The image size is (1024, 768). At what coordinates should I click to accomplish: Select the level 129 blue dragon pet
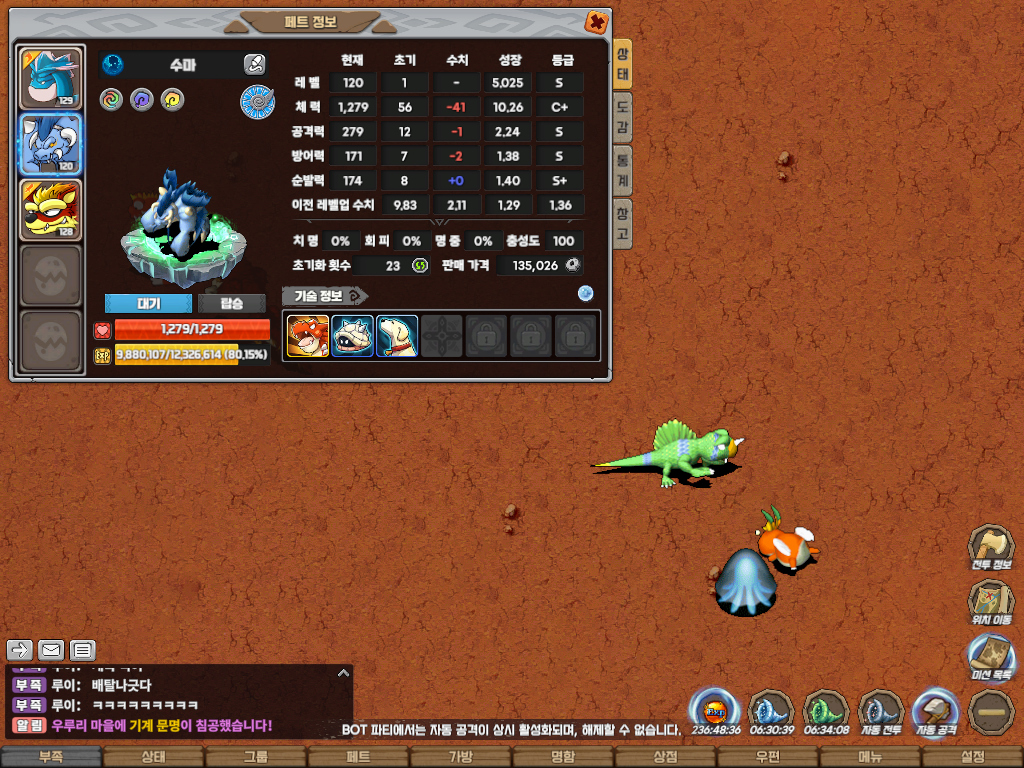[x=50, y=78]
